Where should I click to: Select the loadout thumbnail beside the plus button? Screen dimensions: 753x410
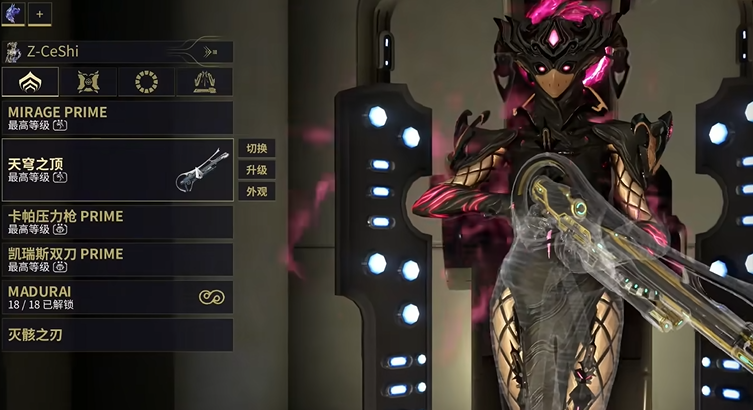click(14, 15)
